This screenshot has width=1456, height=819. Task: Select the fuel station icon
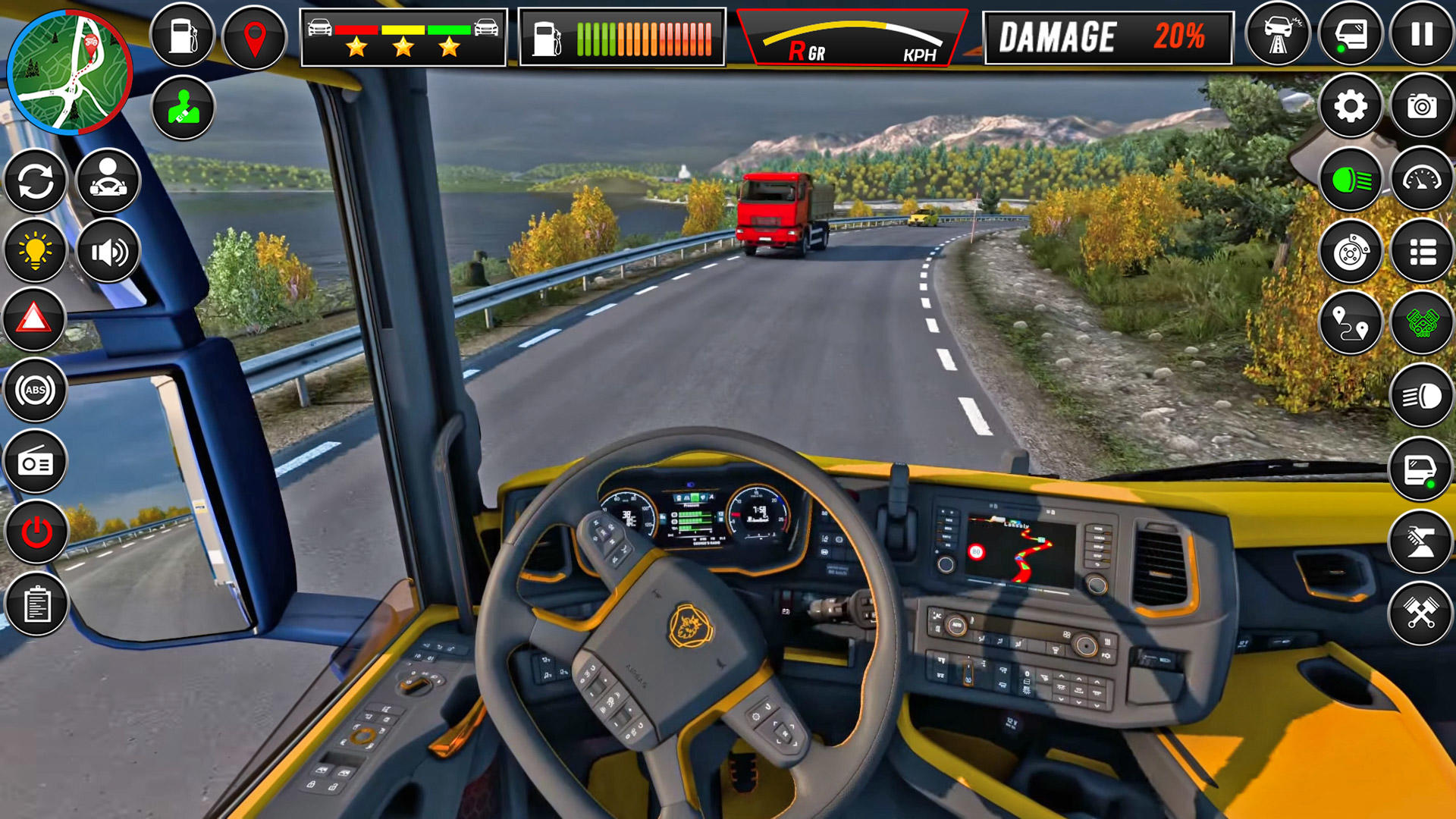point(182,34)
